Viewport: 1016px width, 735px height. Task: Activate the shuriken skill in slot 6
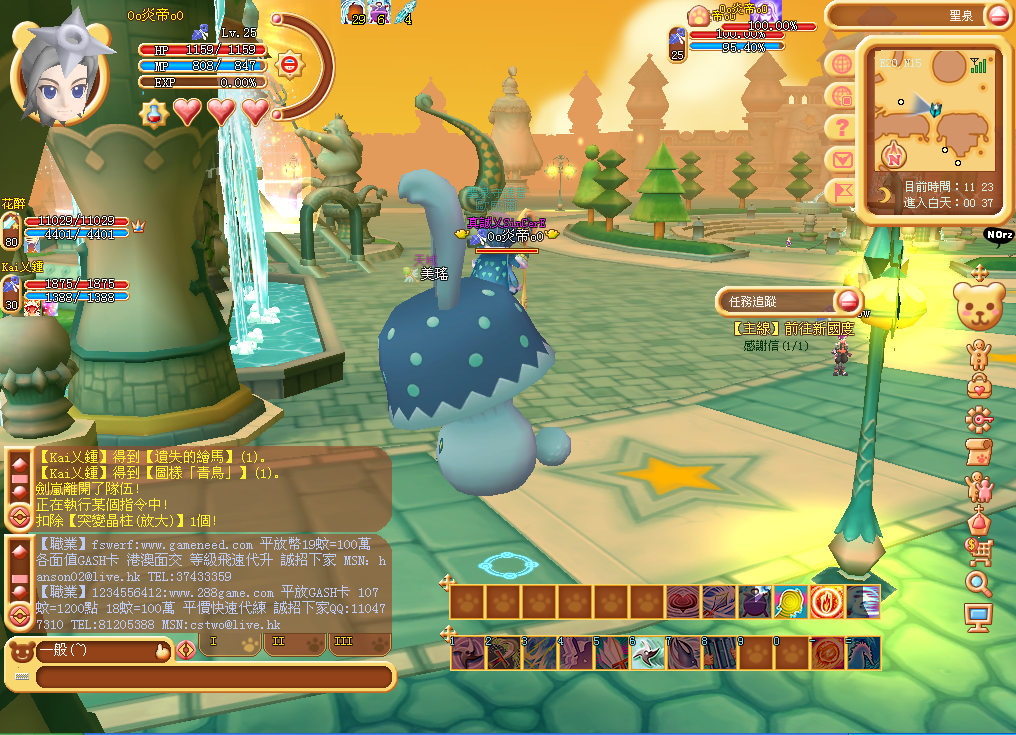(x=647, y=653)
